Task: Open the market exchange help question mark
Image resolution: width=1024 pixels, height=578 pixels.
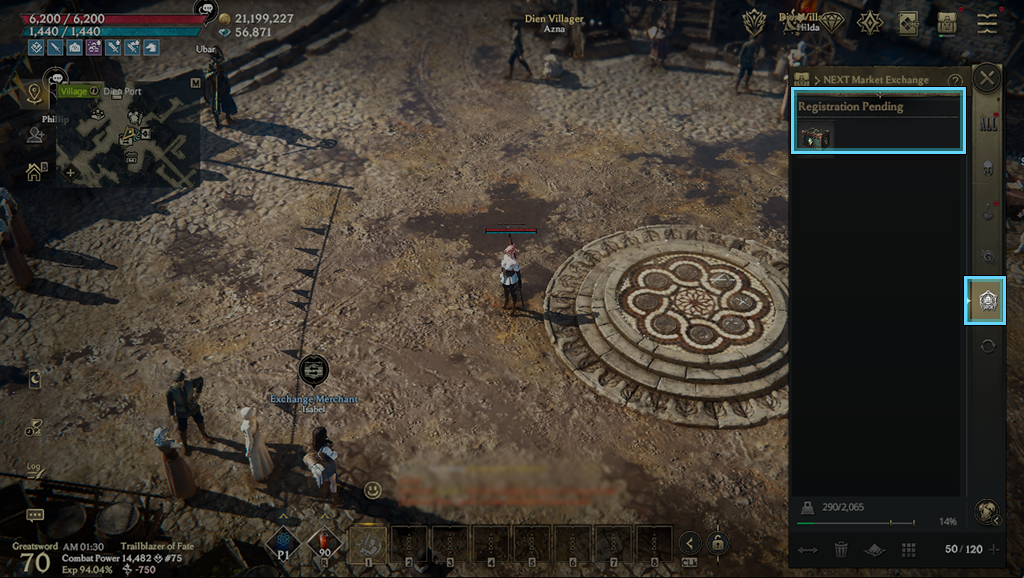Action: pyautogui.click(x=955, y=80)
